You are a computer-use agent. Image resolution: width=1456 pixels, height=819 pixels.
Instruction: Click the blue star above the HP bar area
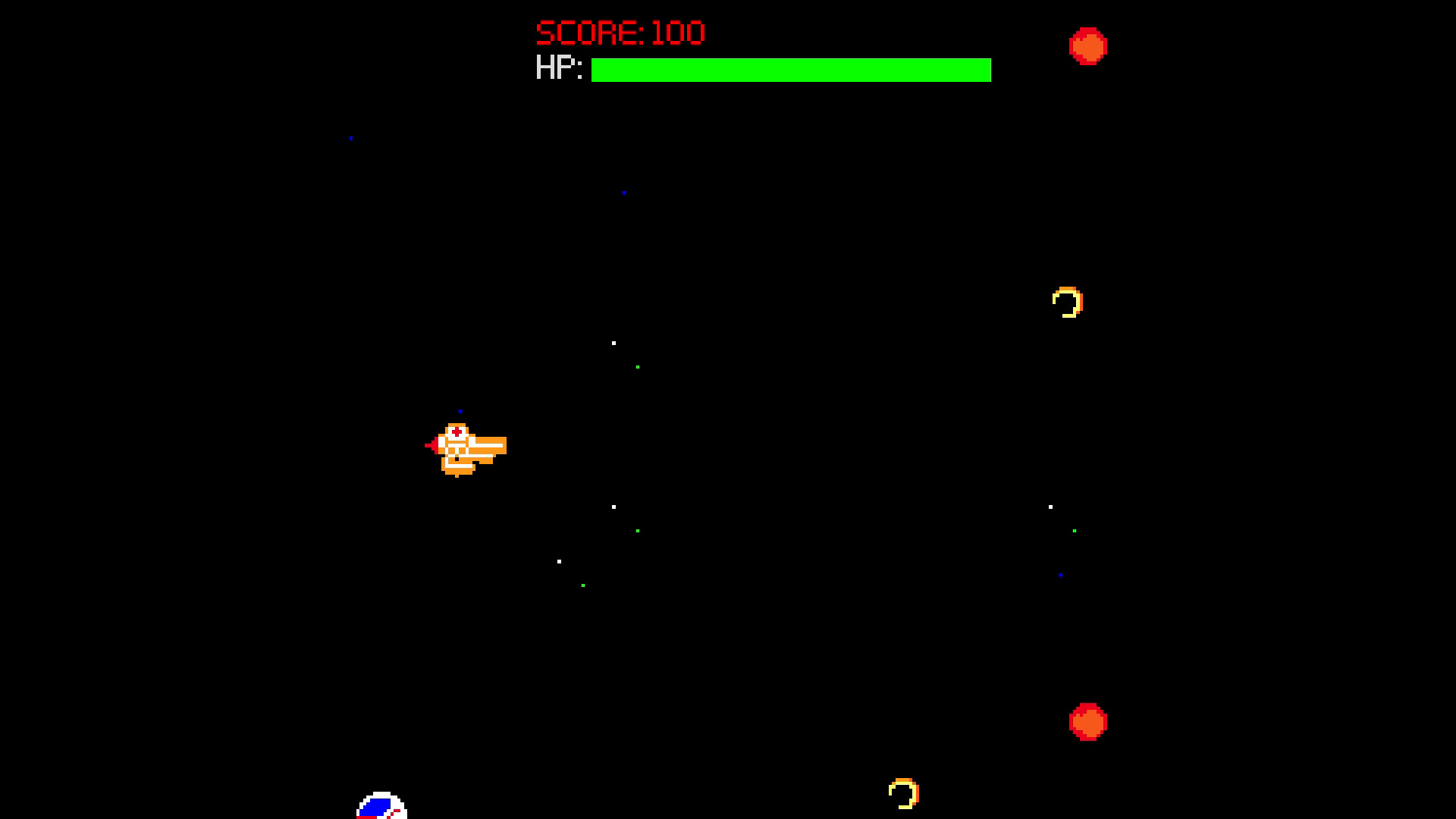click(624, 193)
